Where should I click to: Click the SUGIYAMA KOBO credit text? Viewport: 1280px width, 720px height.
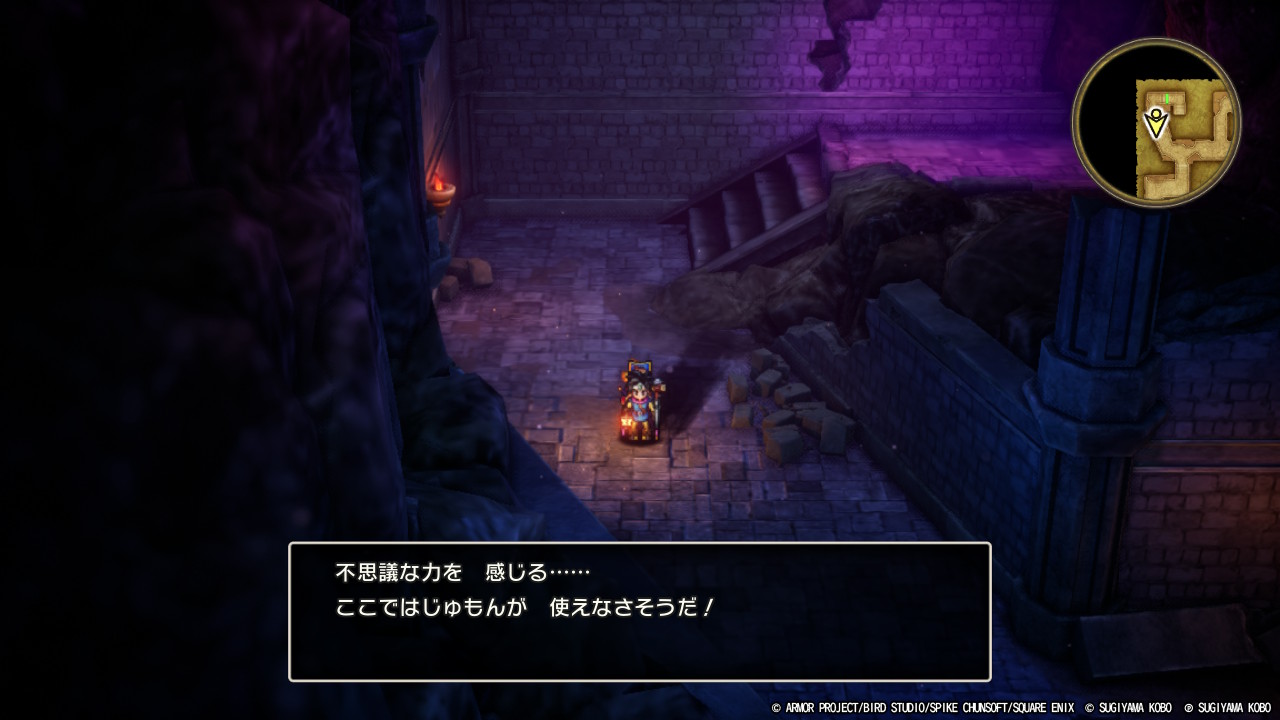point(1130,709)
